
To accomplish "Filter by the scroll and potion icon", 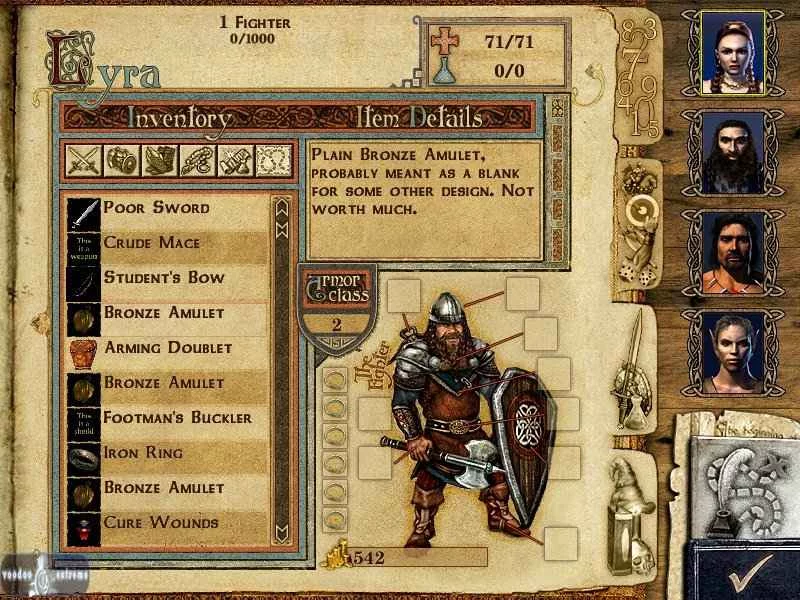I will pos(235,160).
